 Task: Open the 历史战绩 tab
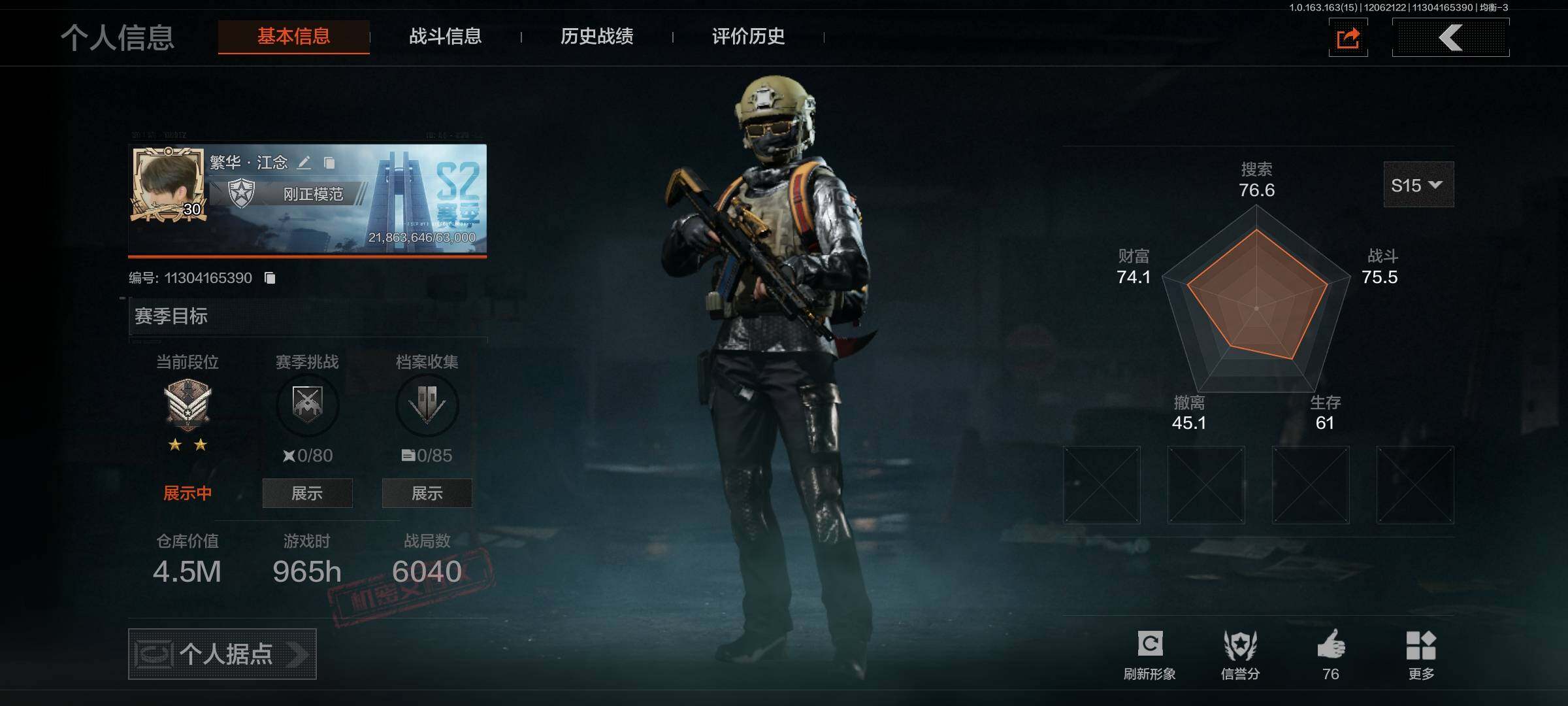point(596,37)
